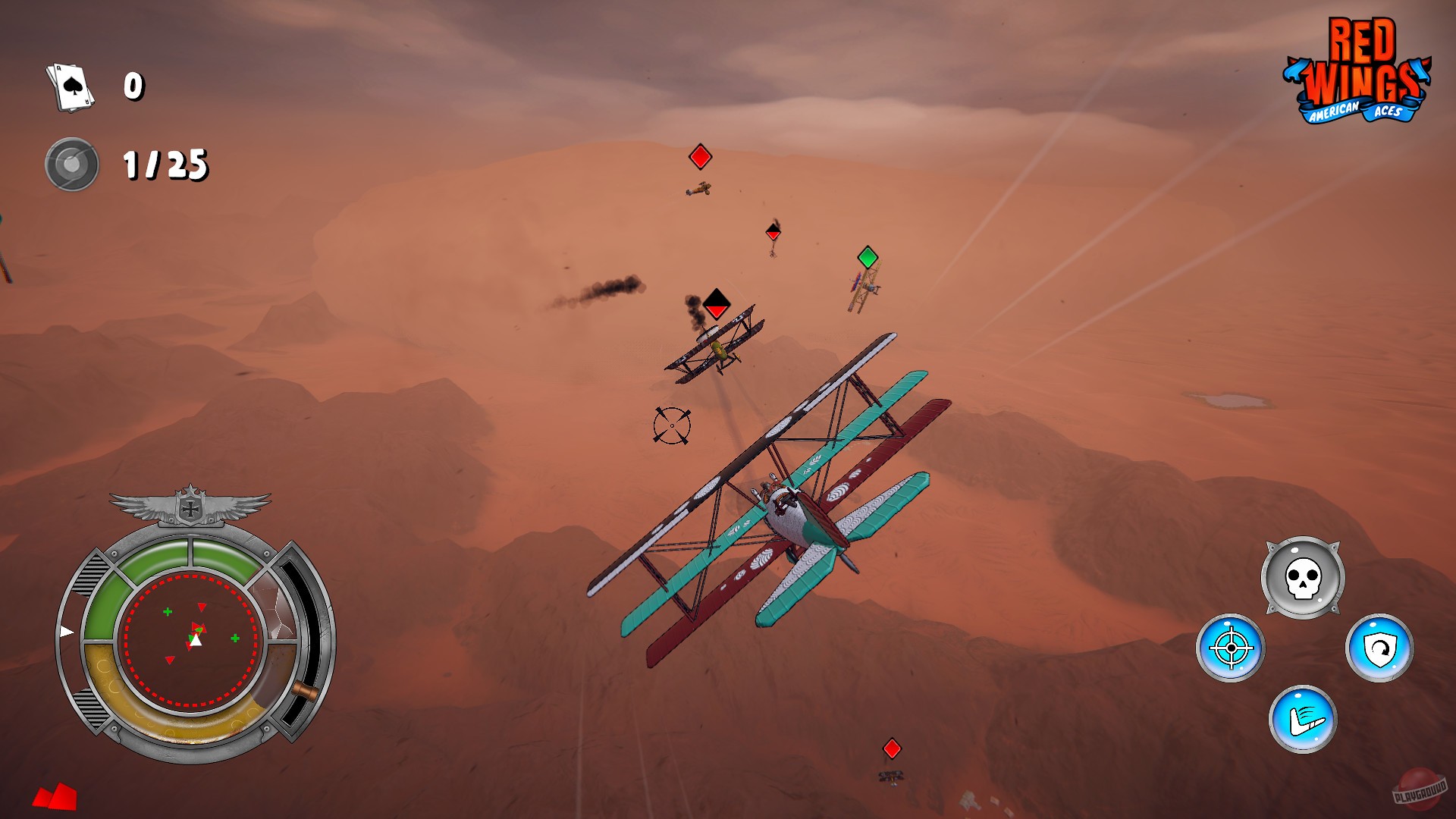
Task: Click the small black-and-red diamond indicator
Action: coord(774,232)
